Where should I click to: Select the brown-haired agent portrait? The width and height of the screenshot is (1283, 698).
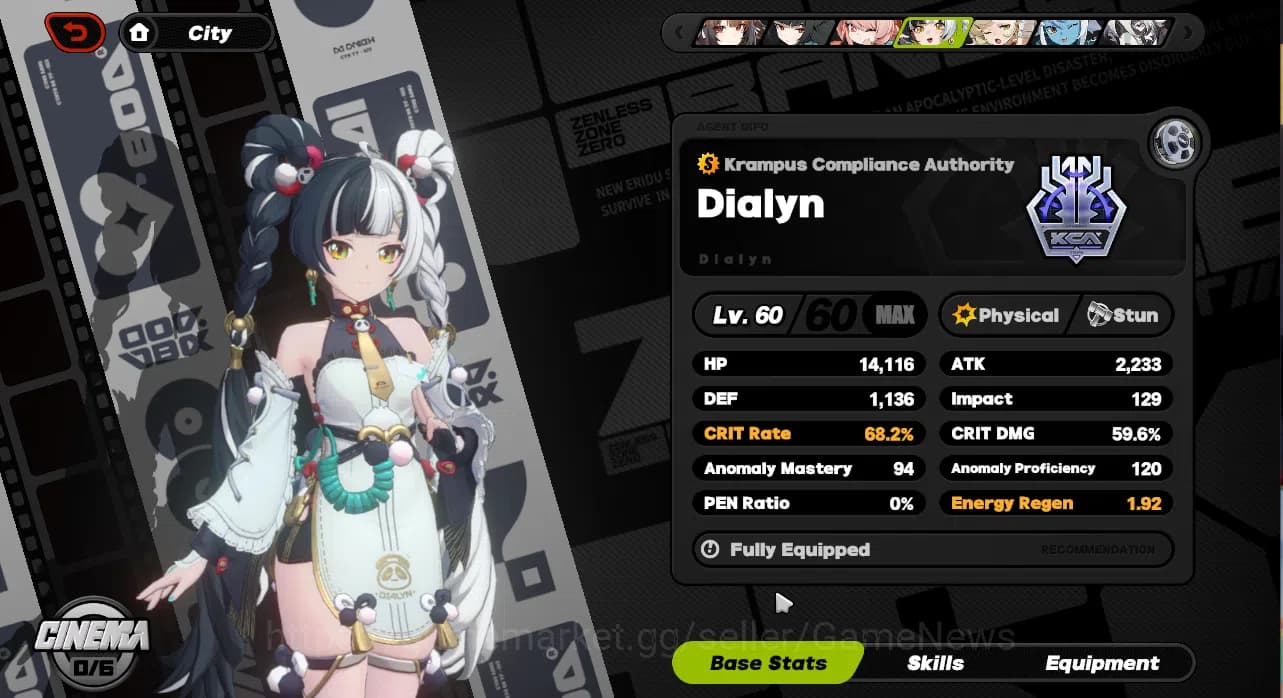730,33
